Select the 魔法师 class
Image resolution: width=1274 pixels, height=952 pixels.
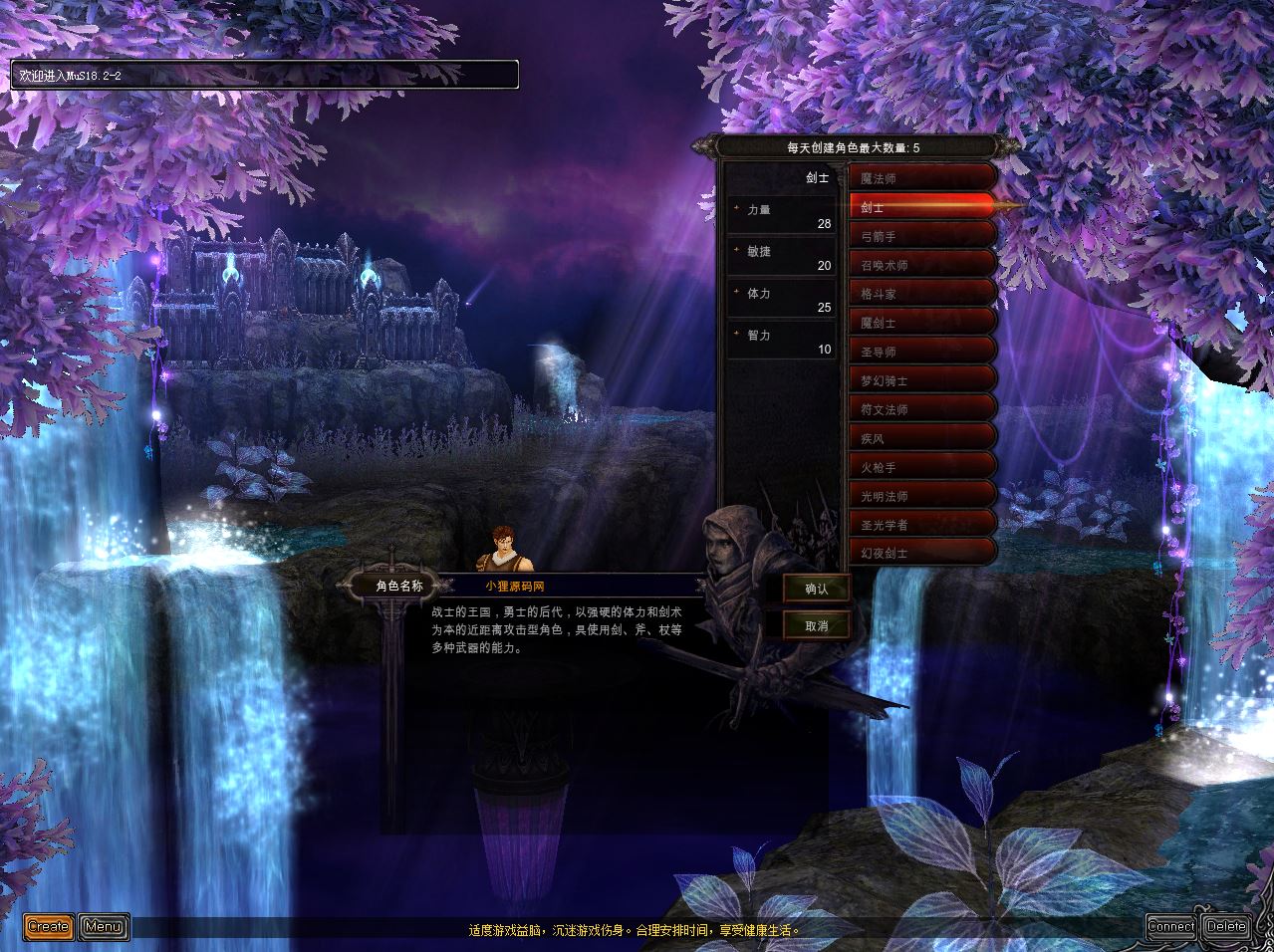point(921,178)
